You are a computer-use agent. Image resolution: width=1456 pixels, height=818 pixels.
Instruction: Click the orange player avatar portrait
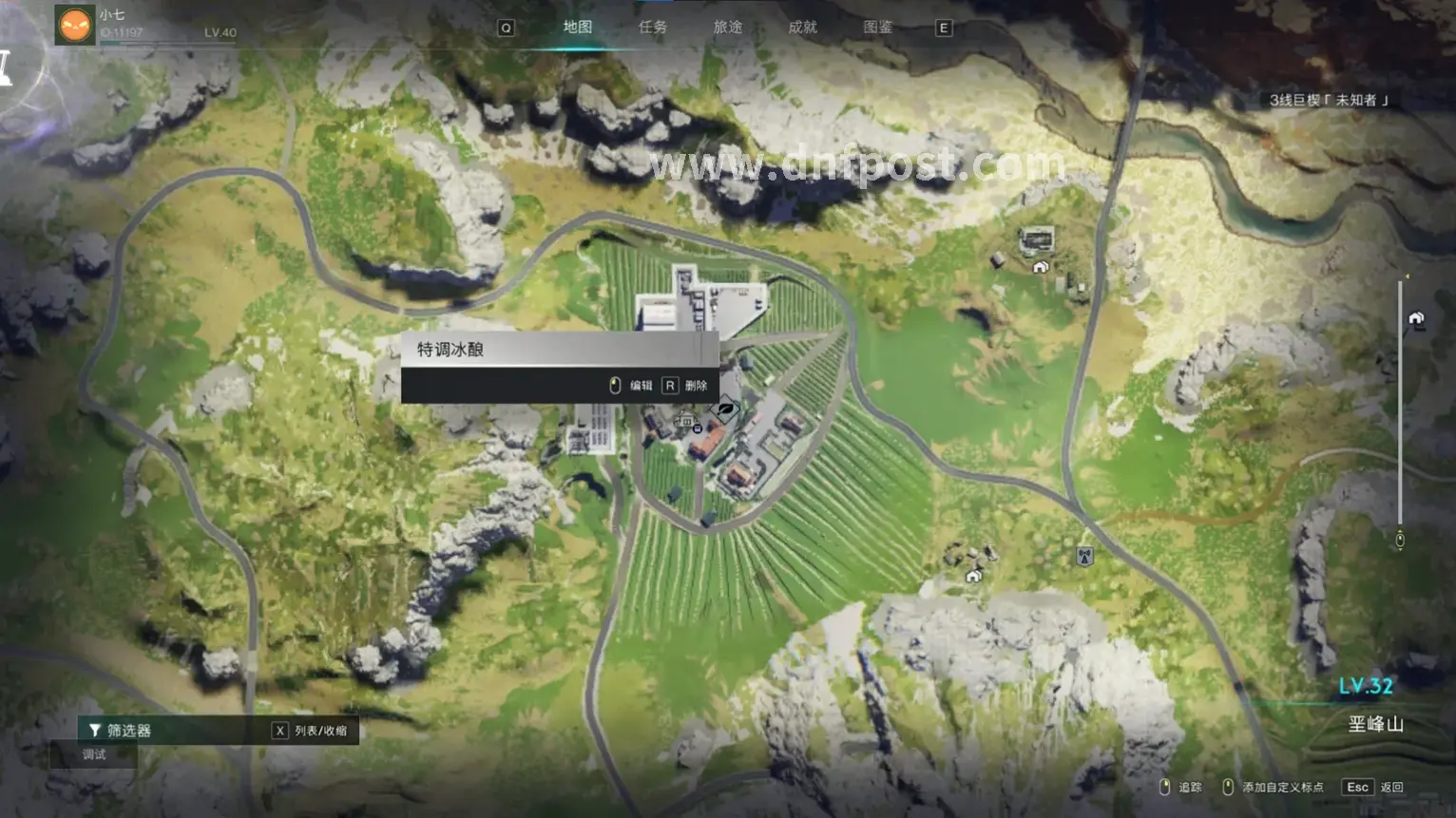coord(74,25)
